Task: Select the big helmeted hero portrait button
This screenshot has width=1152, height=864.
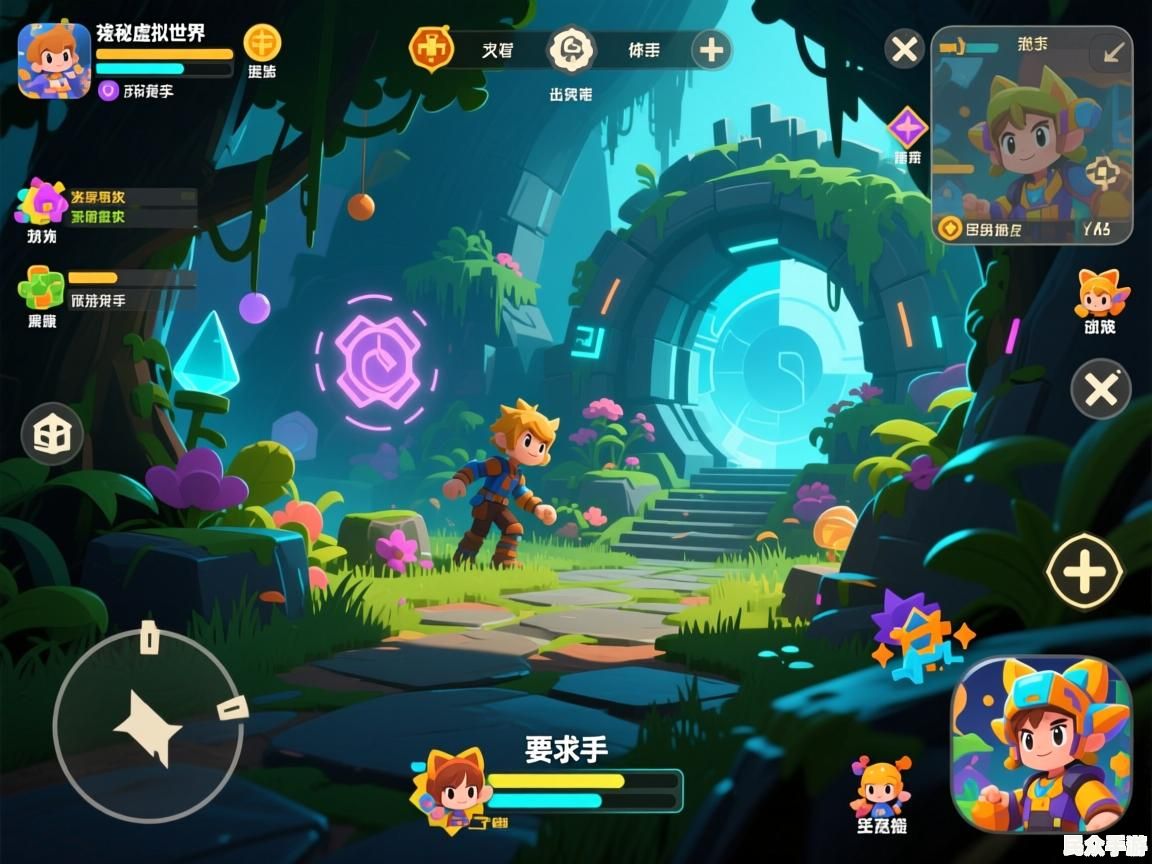Action: click(1041, 744)
